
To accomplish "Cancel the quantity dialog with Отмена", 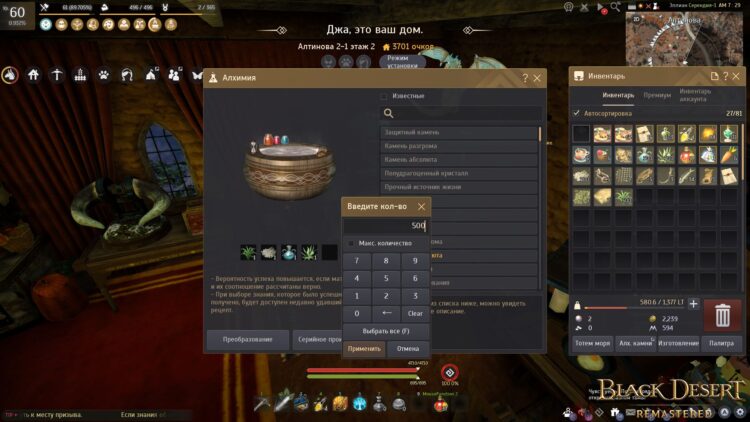I will 407,349.
